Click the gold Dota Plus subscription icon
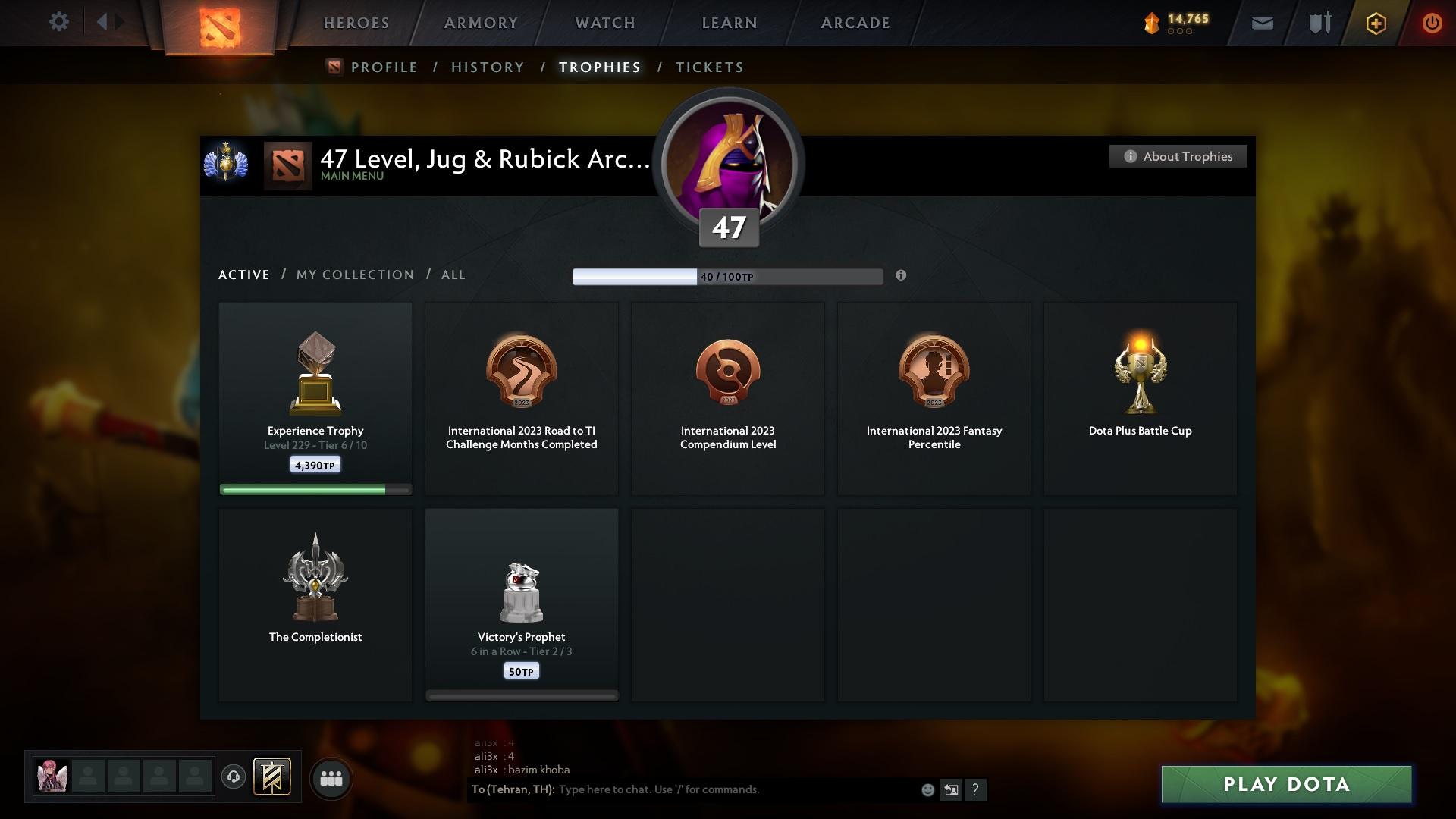 click(1375, 23)
